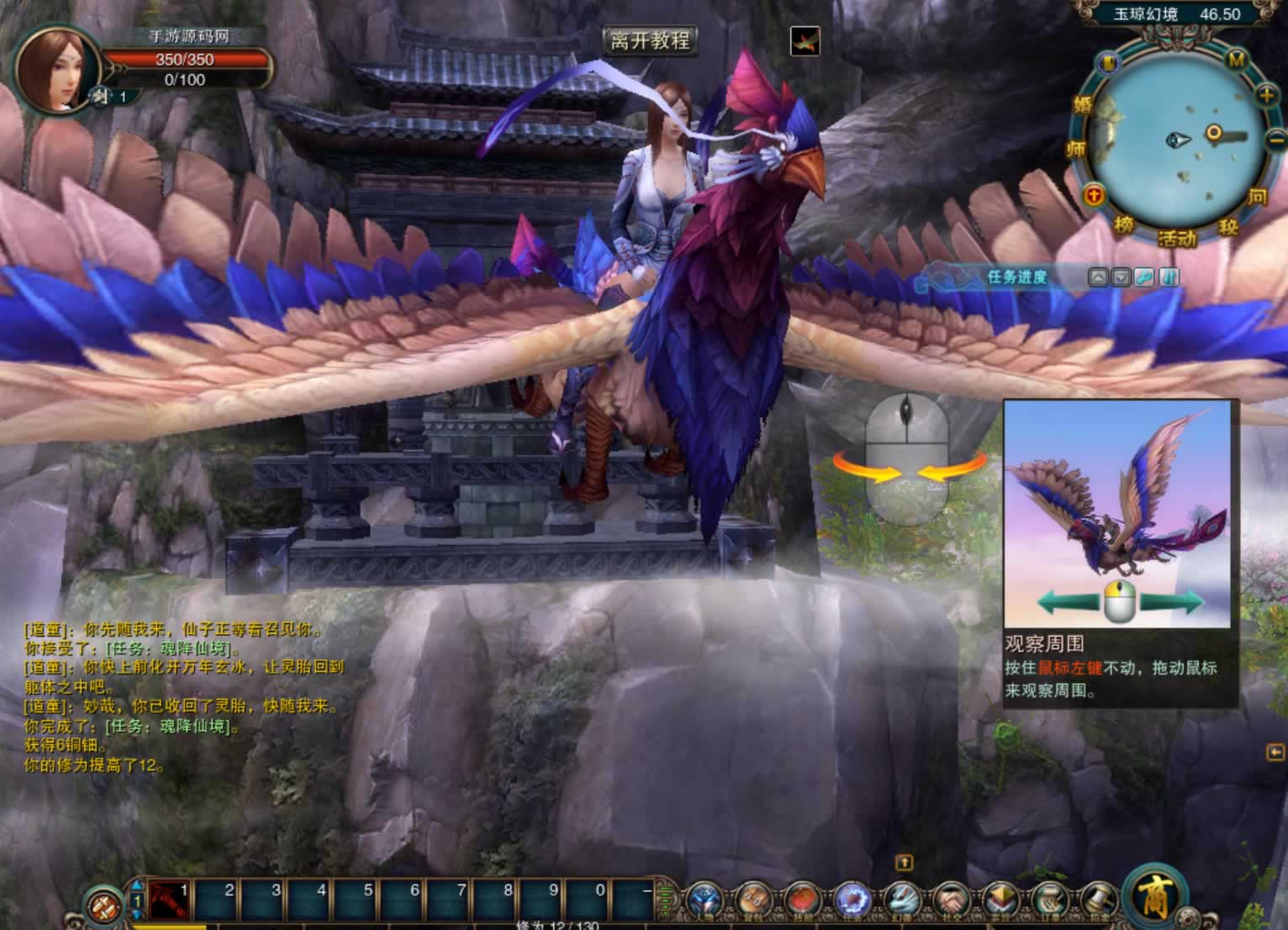Open the 商 shop button
The height and width of the screenshot is (930, 1288).
[x=1153, y=896]
